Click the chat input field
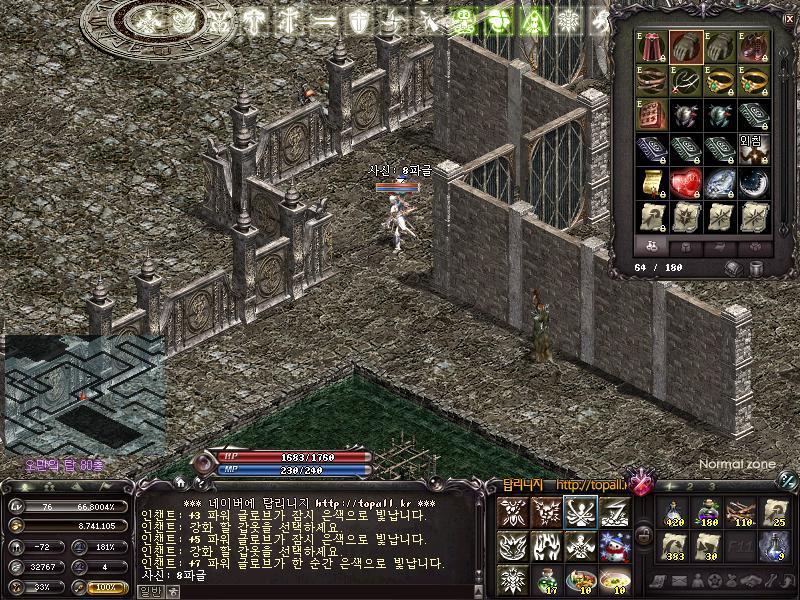Screen dimensions: 800x600 pos(300,590)
